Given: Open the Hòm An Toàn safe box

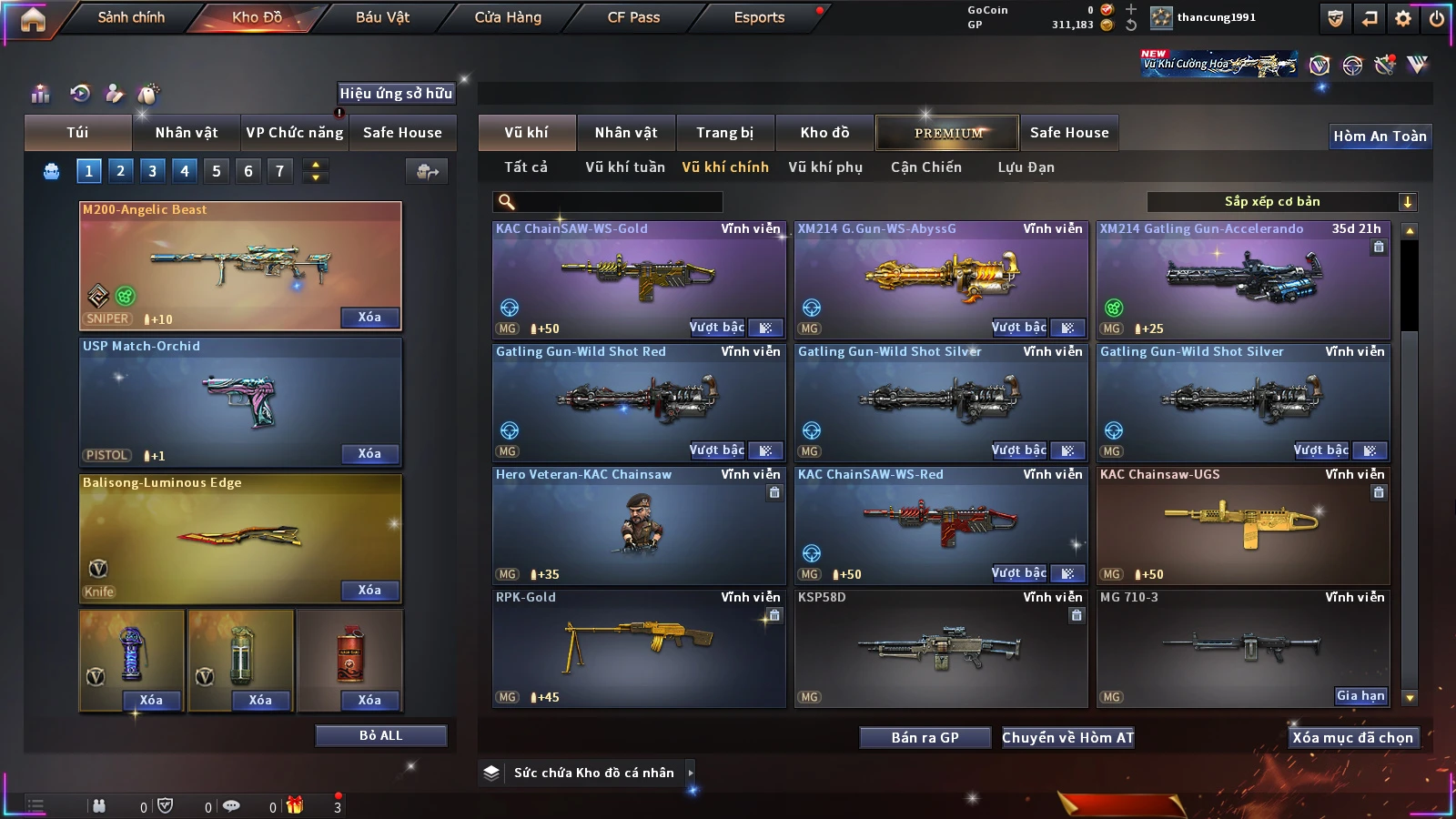Looking at the screenshot, I should click(x=1380, y=136).
